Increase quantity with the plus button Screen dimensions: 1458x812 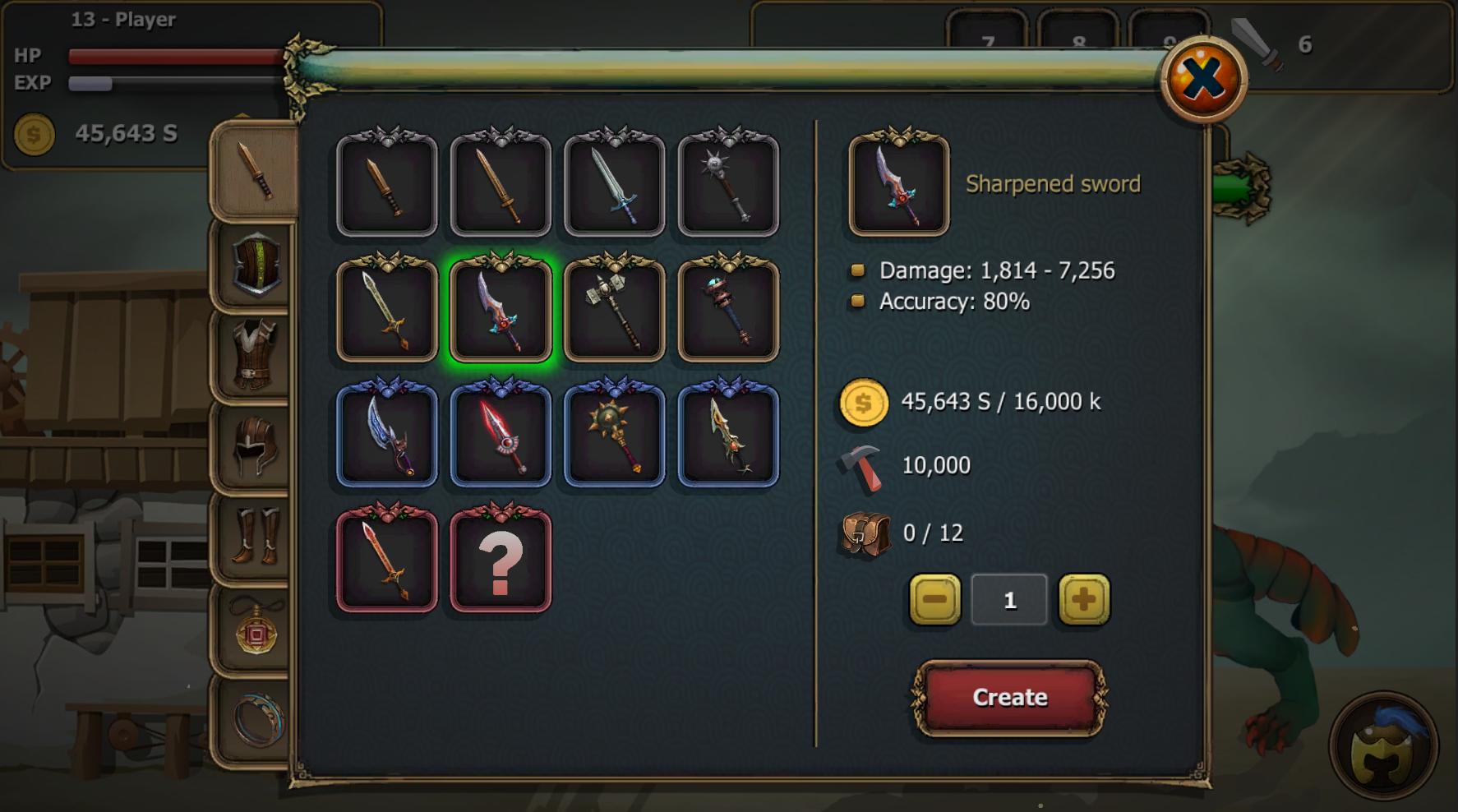tap(1083, 599)
